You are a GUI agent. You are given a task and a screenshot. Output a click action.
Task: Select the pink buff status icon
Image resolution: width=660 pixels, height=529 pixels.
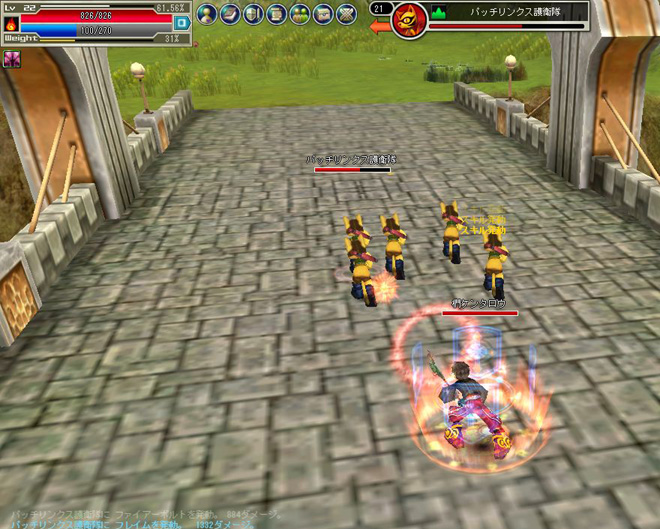[13, 59]
